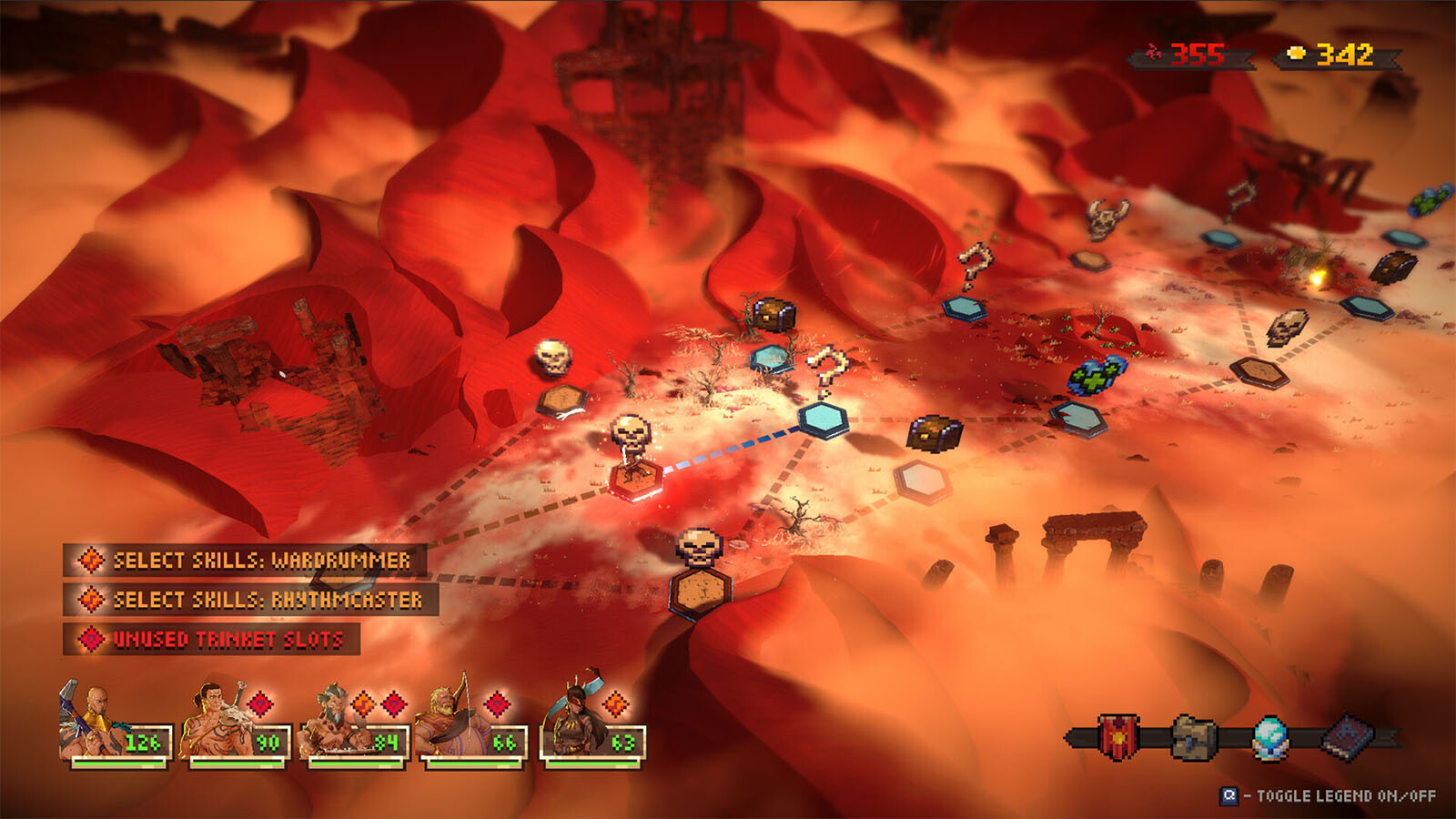Screen dimensions: 1456x819
Task: Open Select Skills: Wardrummer notification
Action: (x=246, y=560)
